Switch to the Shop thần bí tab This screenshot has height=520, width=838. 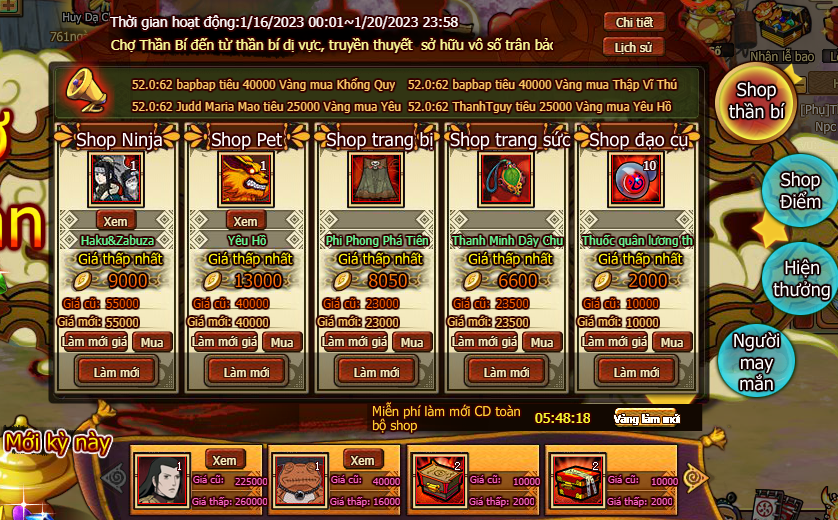pos(756,102)
